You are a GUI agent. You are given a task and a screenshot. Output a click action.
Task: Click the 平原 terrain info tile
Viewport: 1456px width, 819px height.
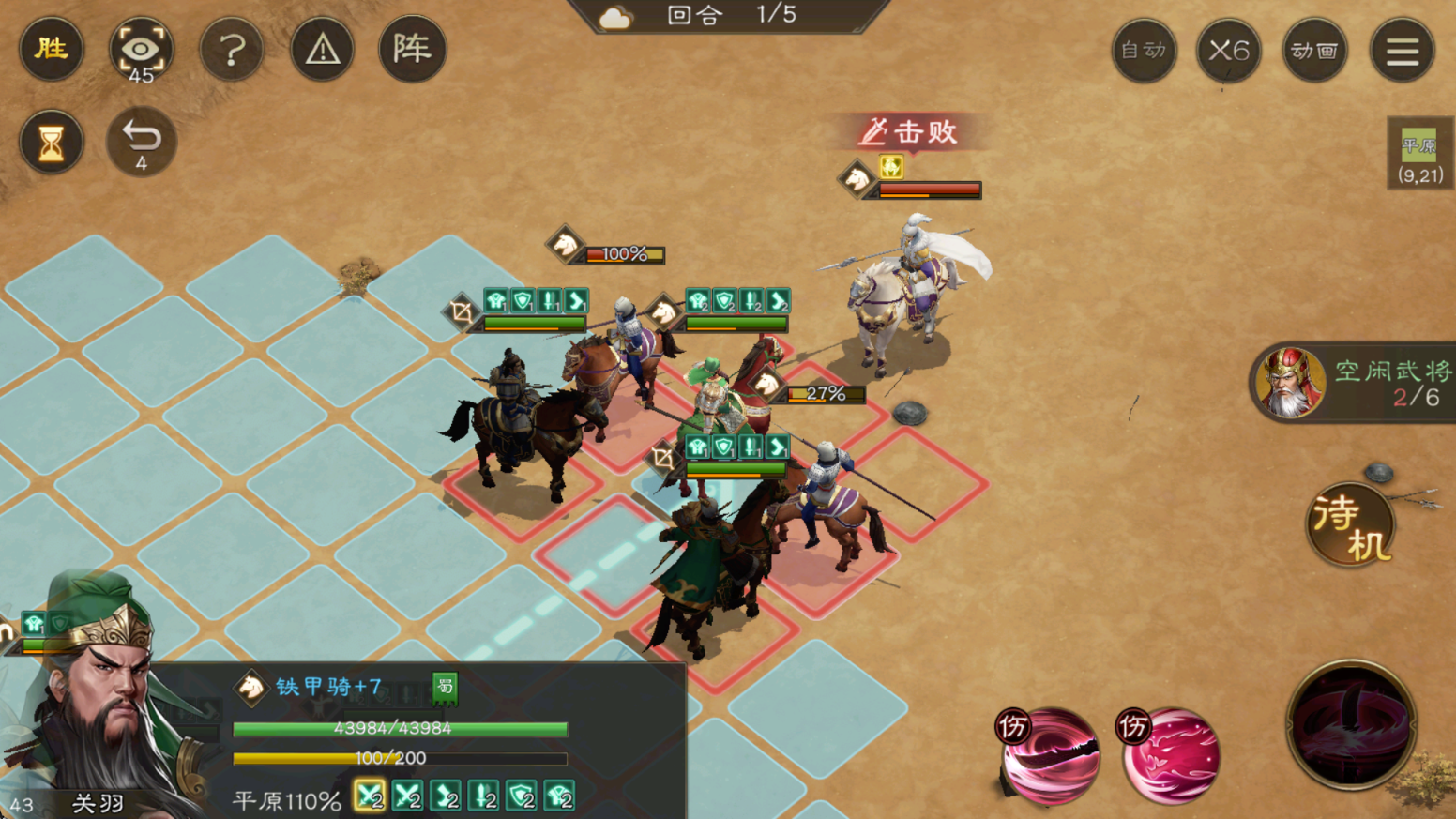(1419, 156)
